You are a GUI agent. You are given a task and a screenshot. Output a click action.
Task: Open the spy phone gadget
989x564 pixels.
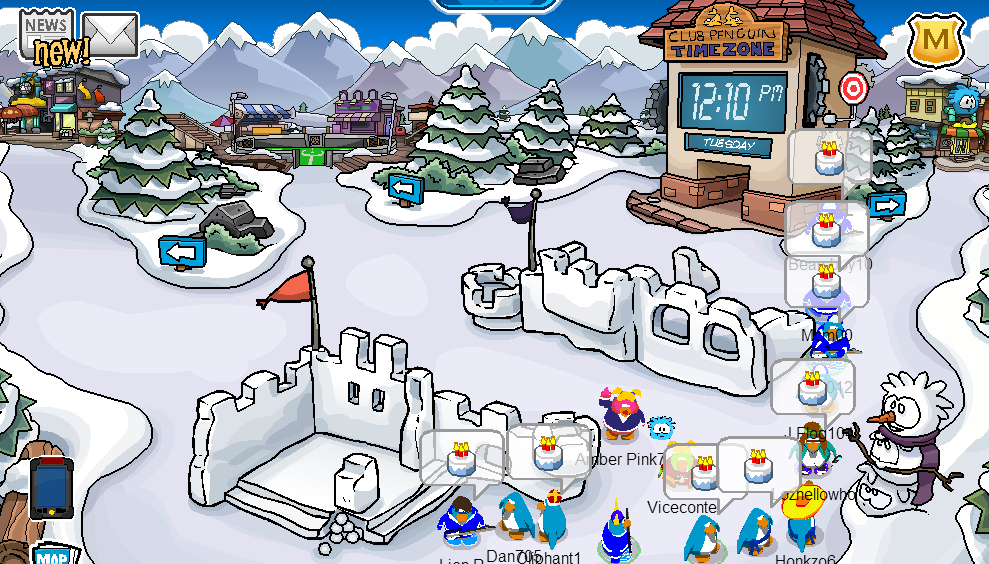(x=50, y=486)
